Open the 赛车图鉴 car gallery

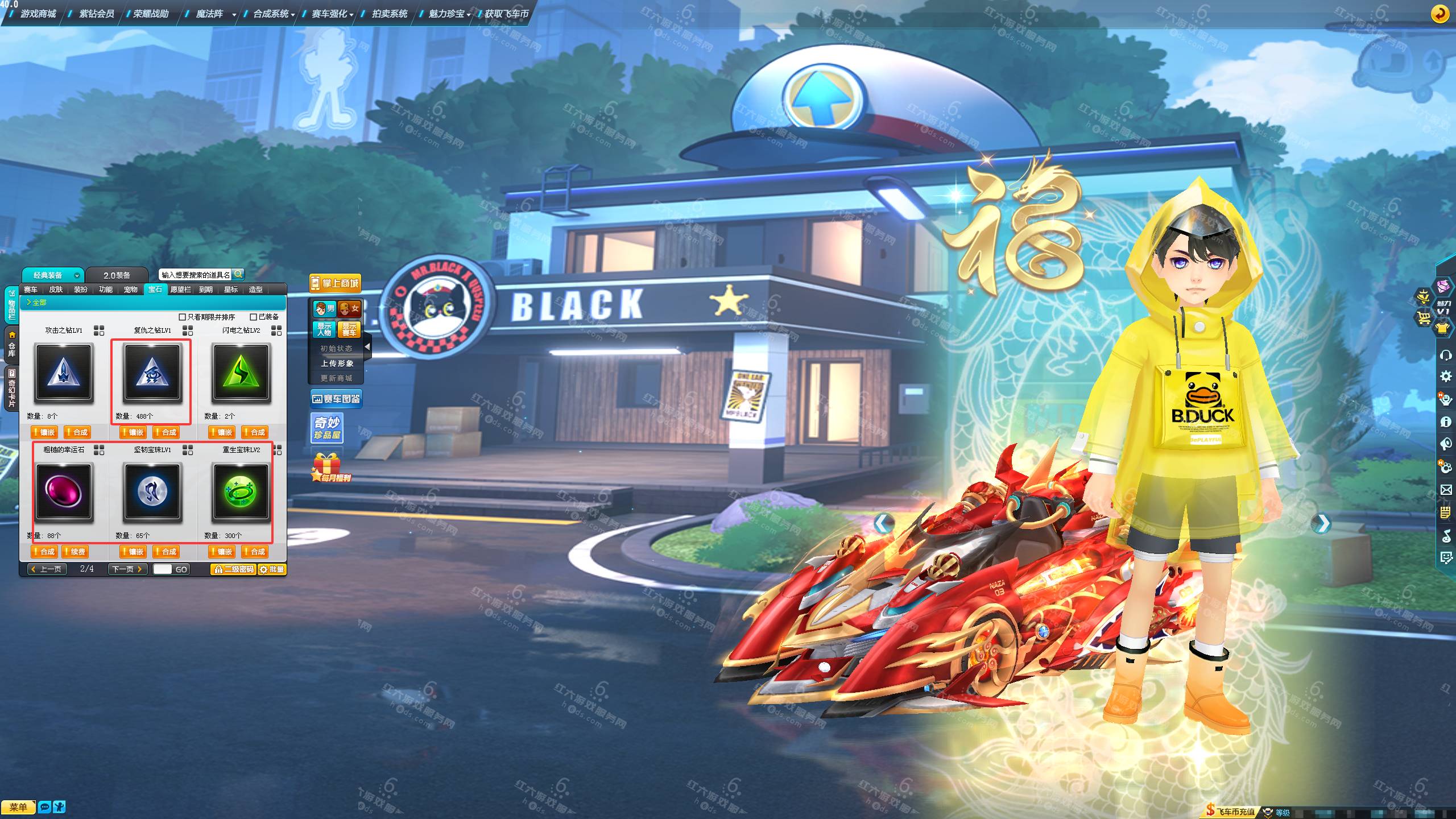click(x=336, y=399)
